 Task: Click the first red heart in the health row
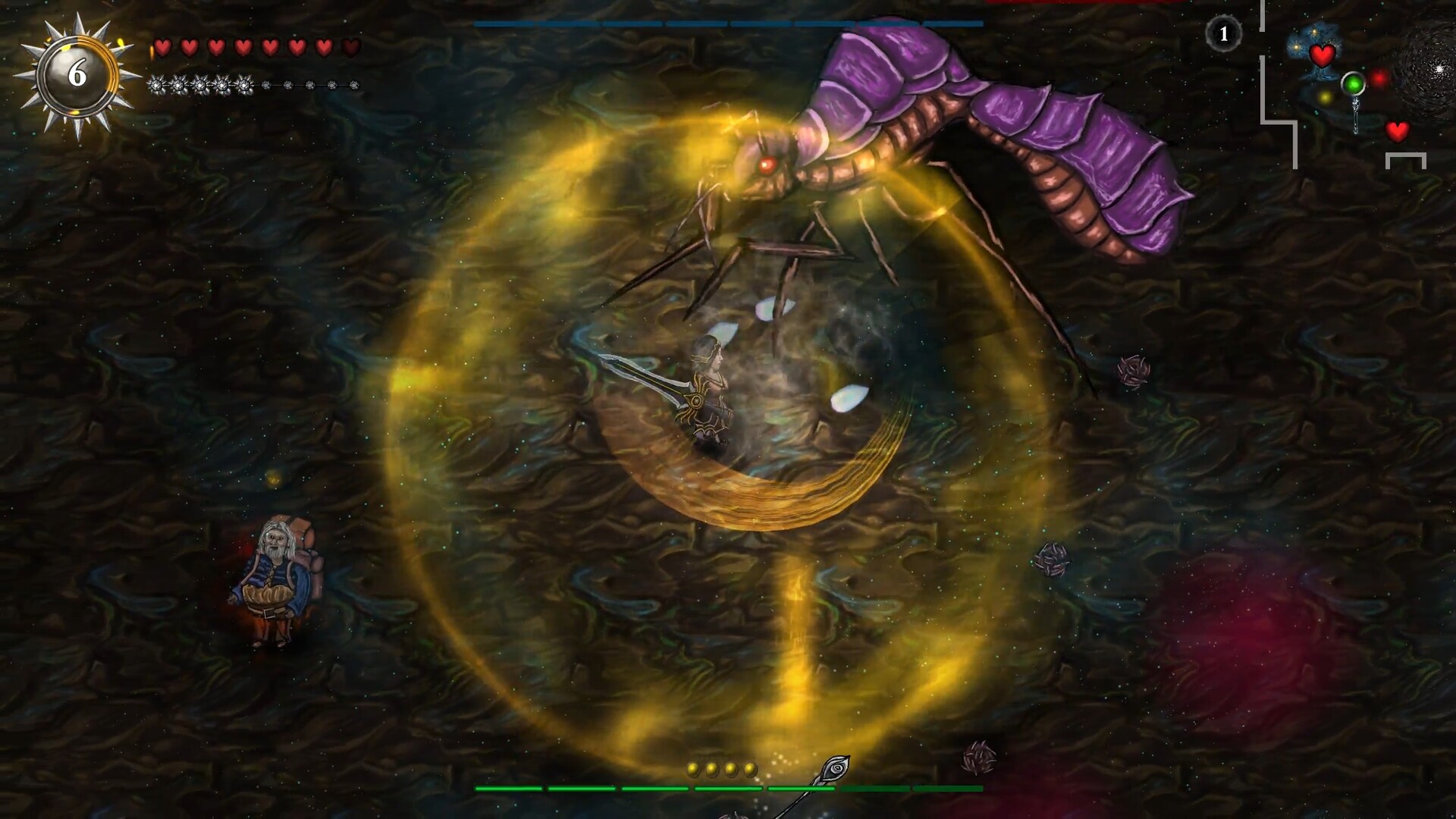(x=163, y=47)
